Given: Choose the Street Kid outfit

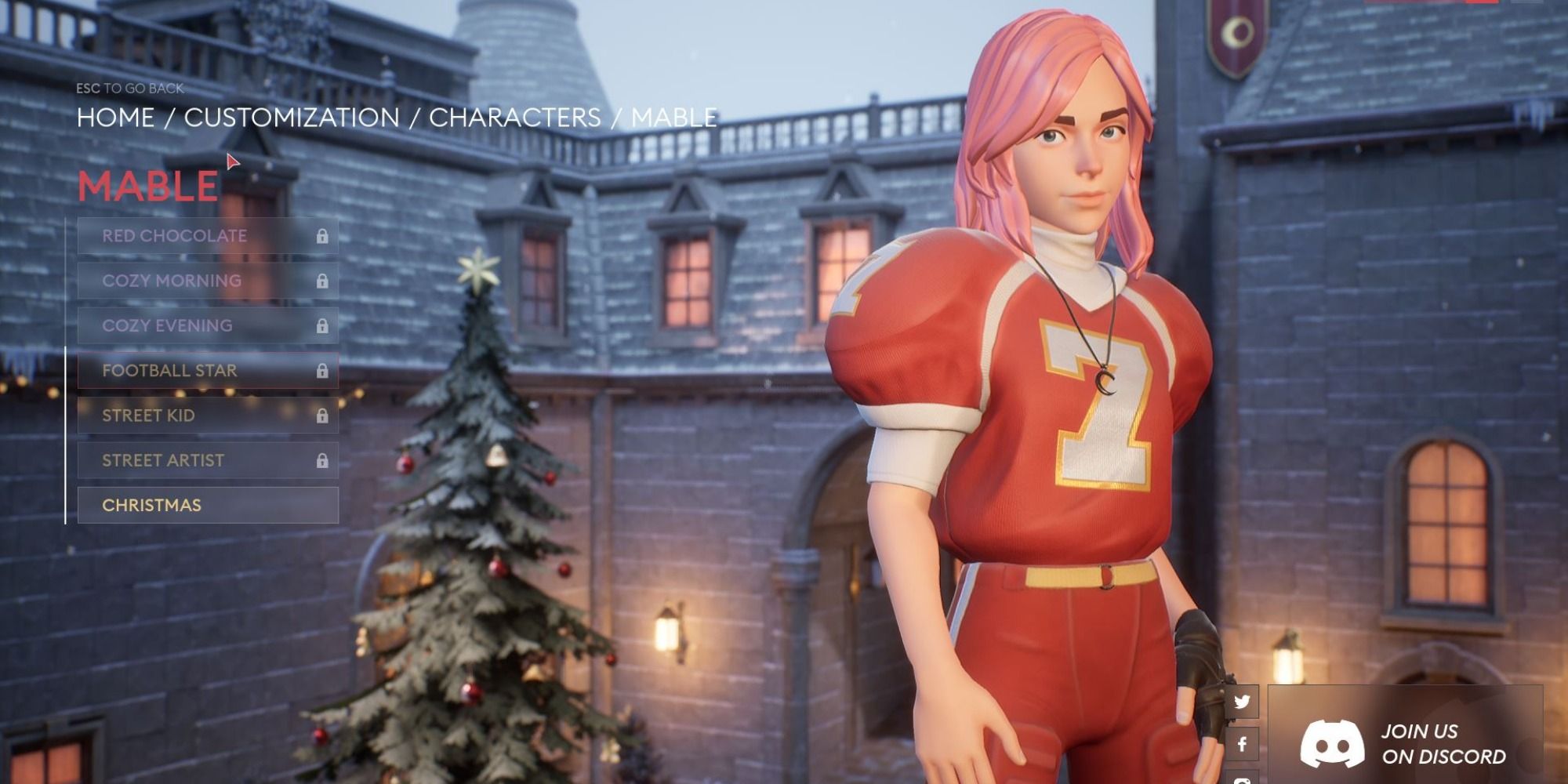Looking at the screenshot, I should point(208,416).
